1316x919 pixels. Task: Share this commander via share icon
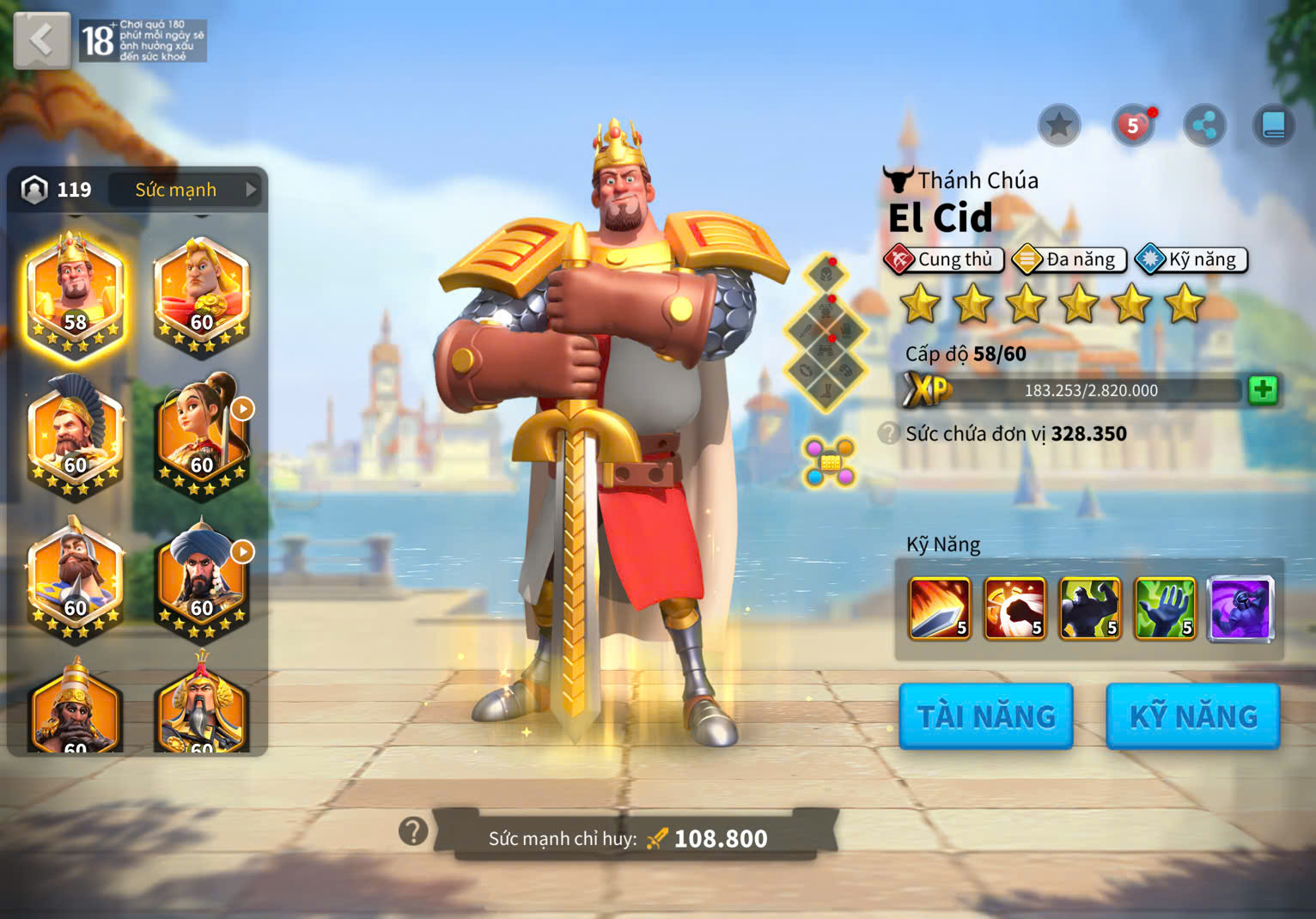[x=1204, y=126]
